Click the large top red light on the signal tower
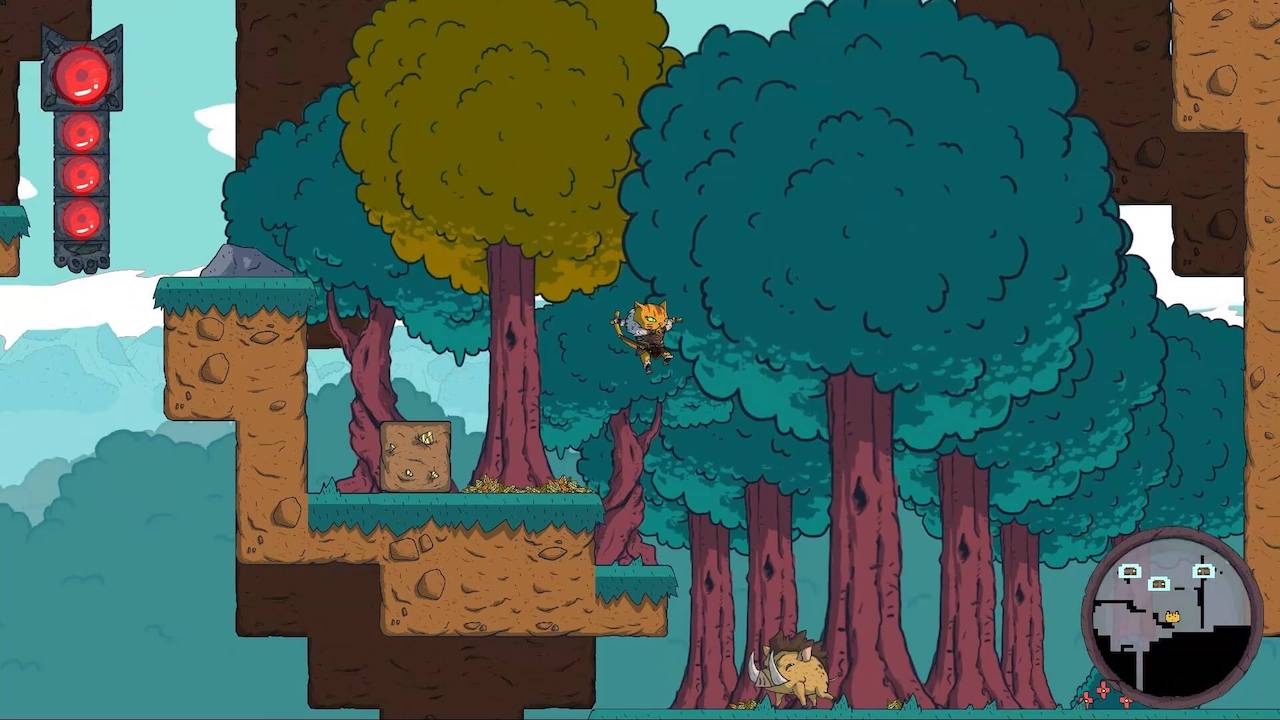The height and width of the screenshot is (720, 1280). [x=80, y=75]
